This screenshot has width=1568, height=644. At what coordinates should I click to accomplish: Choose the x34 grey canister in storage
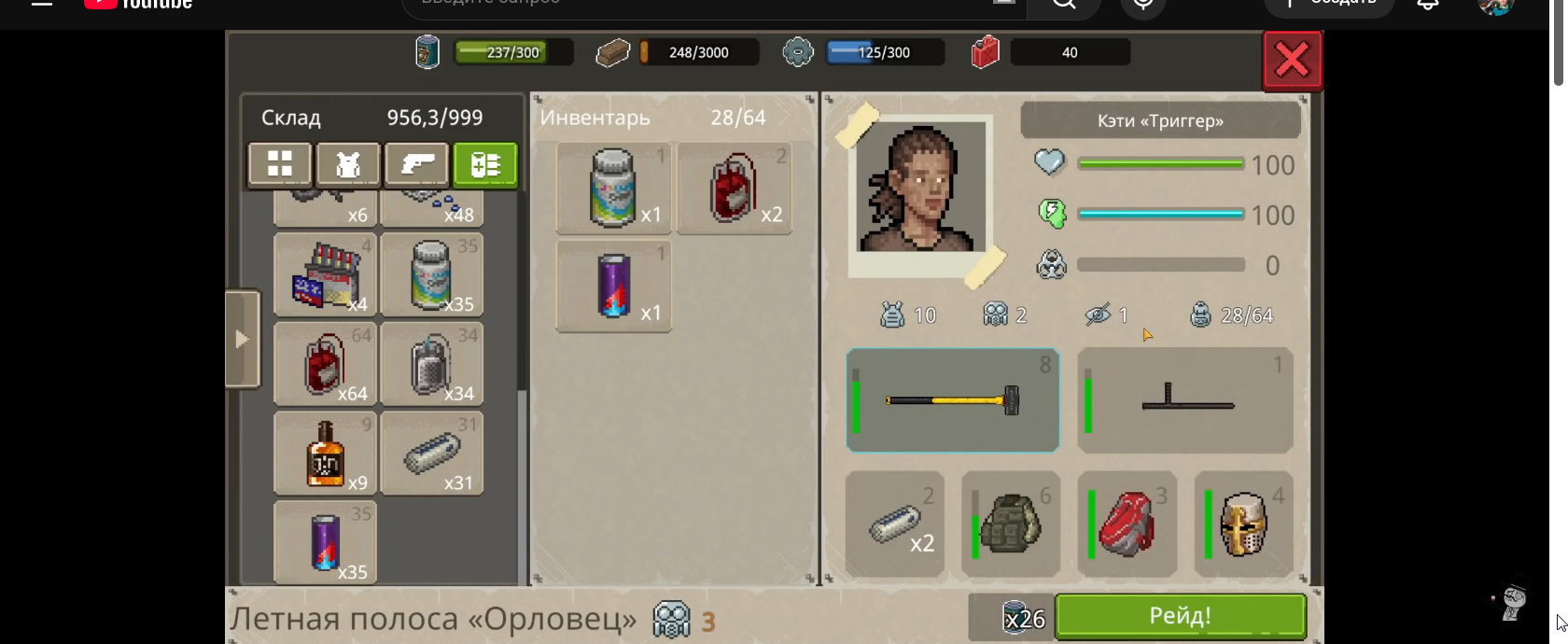pyautogui.click(x=432, y=364)
